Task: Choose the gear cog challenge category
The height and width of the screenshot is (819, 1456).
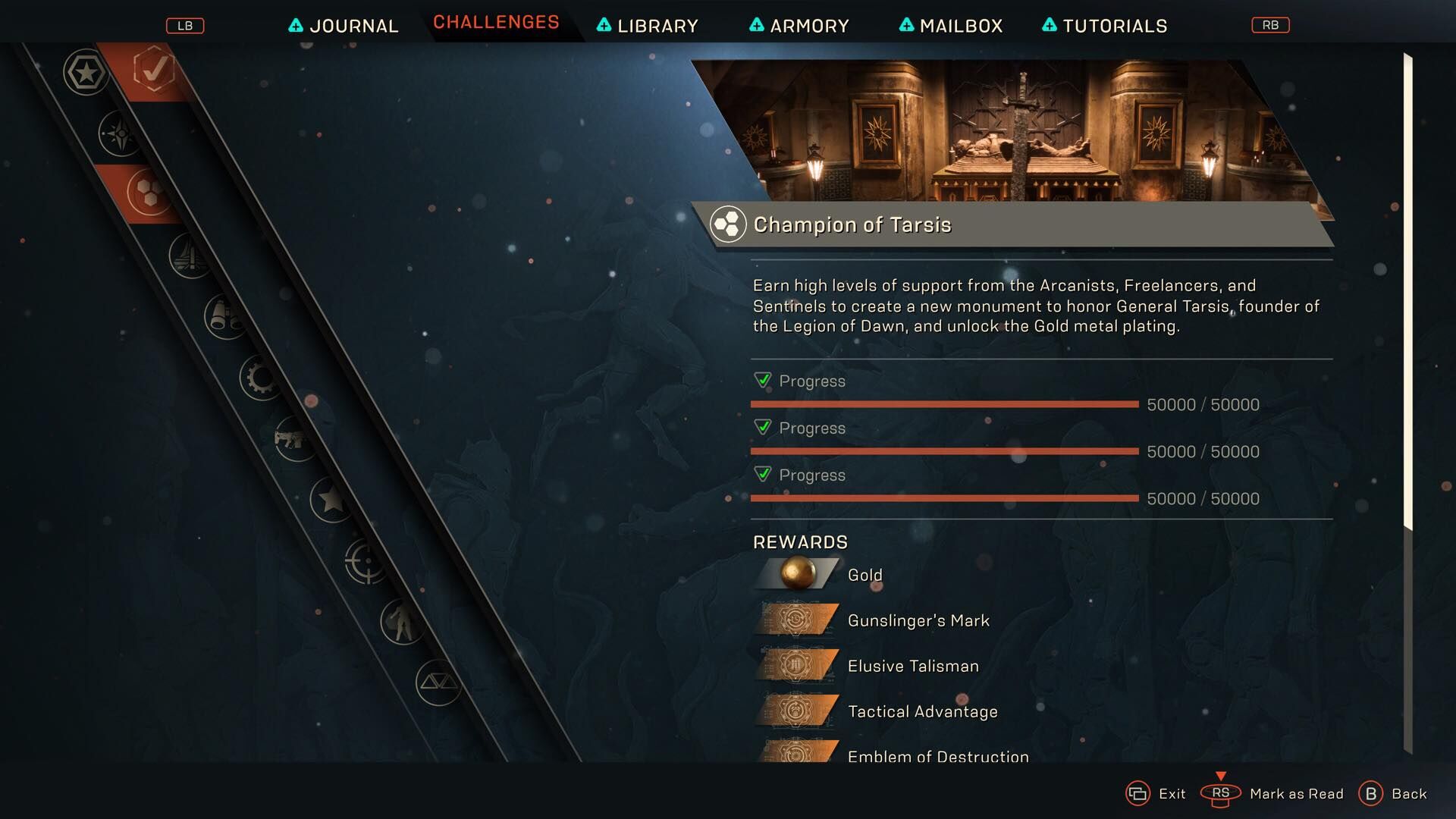Action: (261, 377)
